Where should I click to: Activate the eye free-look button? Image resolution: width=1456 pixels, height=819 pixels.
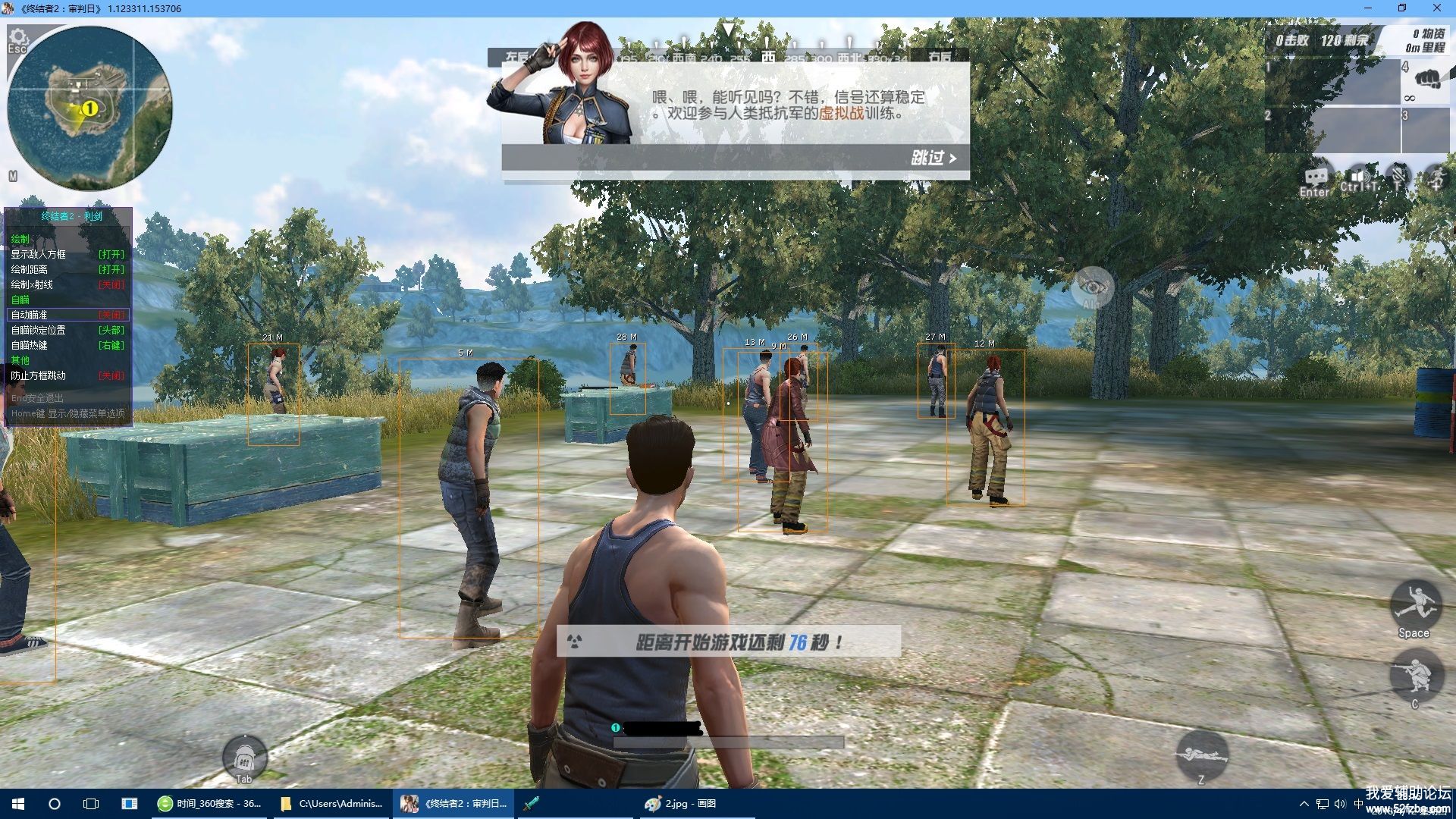point(1092,287)
